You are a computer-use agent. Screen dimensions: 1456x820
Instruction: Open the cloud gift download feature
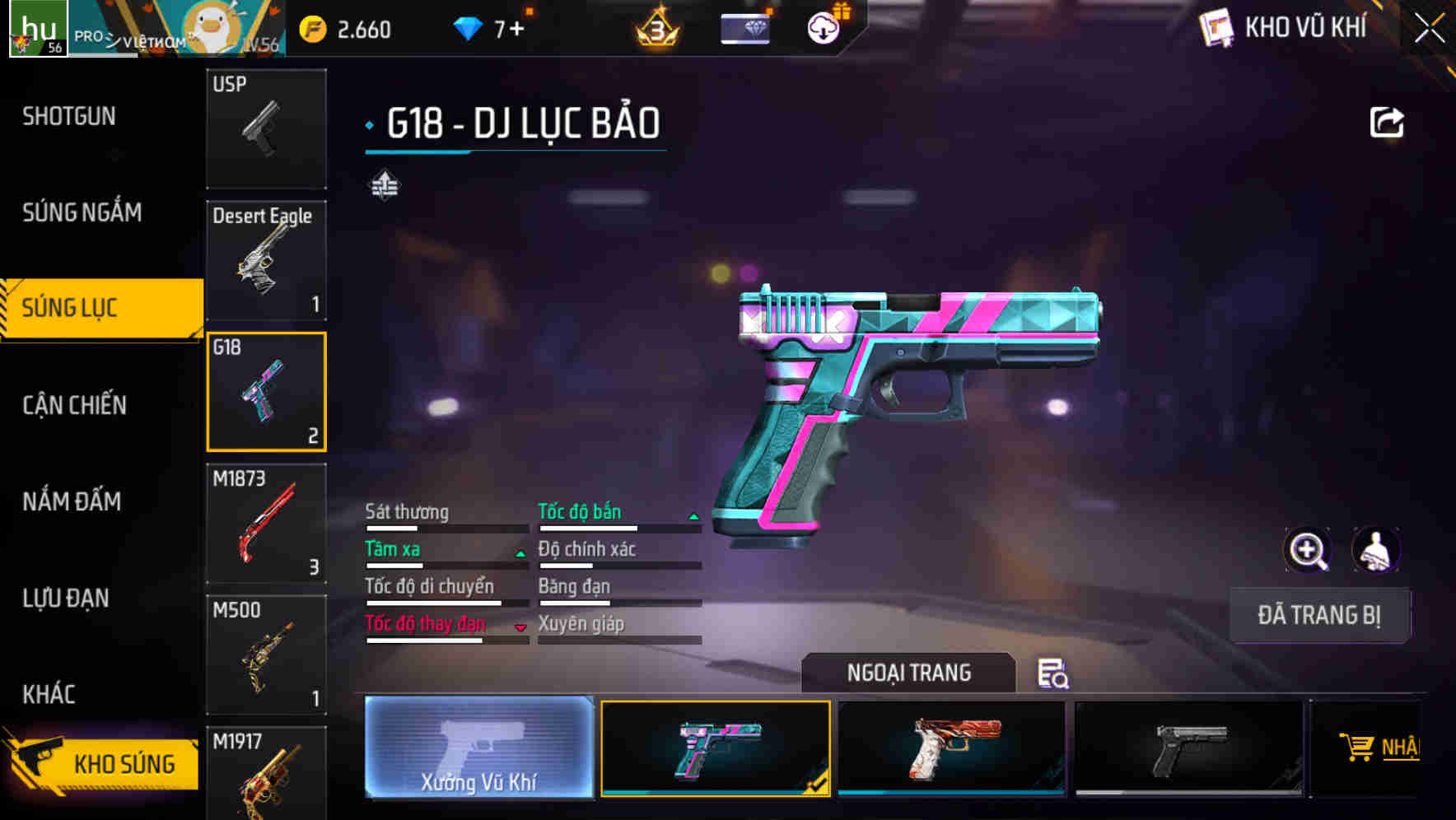[x=821, y=27]
